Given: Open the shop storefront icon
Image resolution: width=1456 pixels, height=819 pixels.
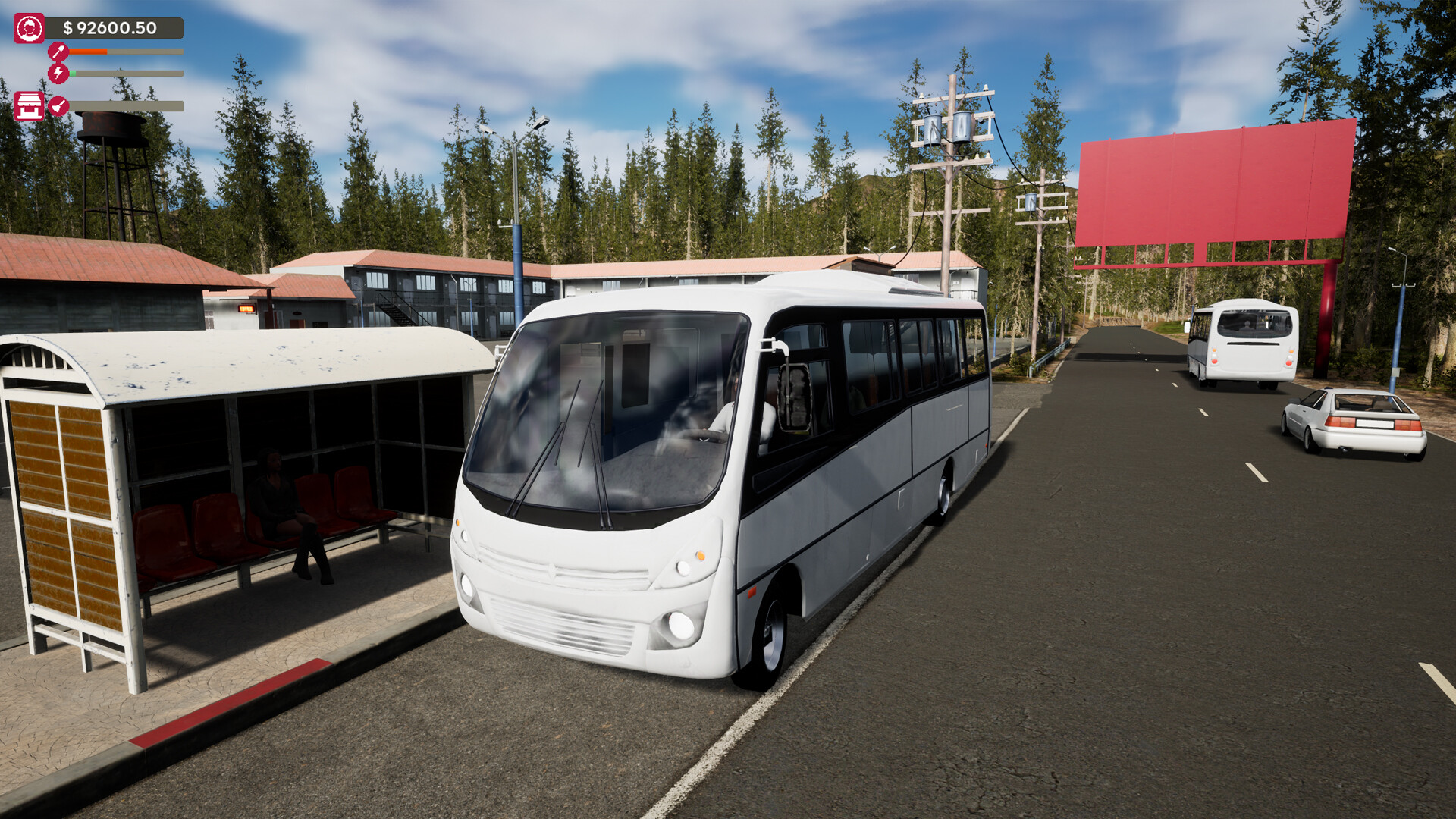Looking at the screenshot, I should pyautogui.click(x=29, y=106).
